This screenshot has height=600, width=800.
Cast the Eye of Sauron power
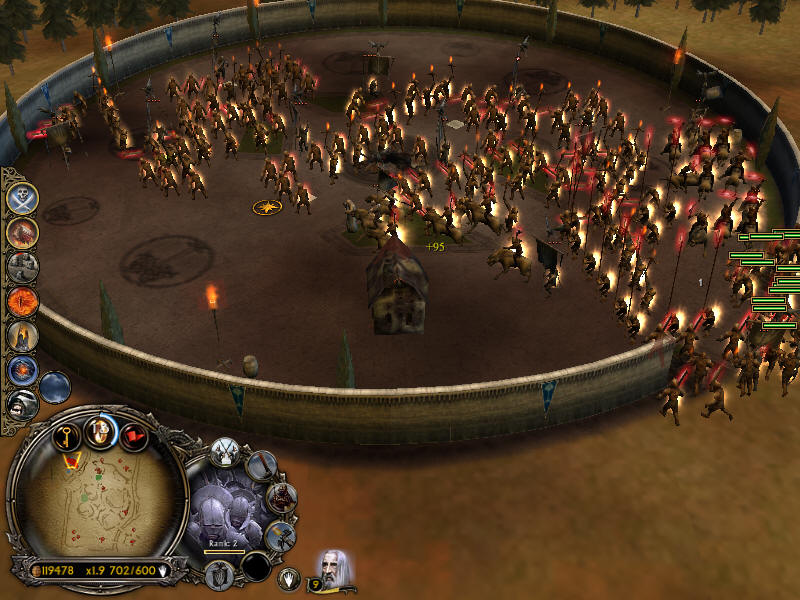22,301
